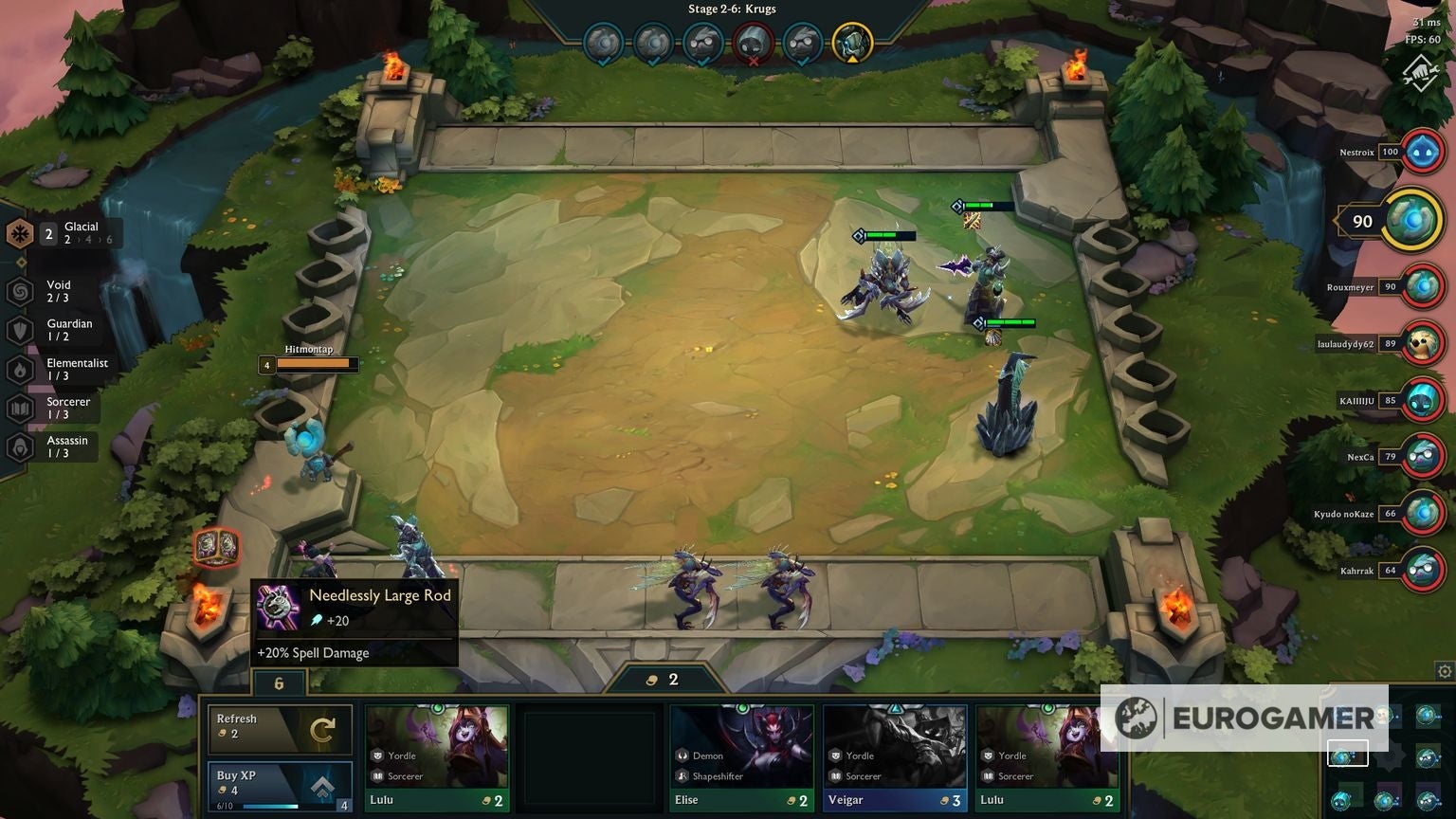Click the Sorcerer trait book icon
1456x819 pixels.
coord(19,408)
